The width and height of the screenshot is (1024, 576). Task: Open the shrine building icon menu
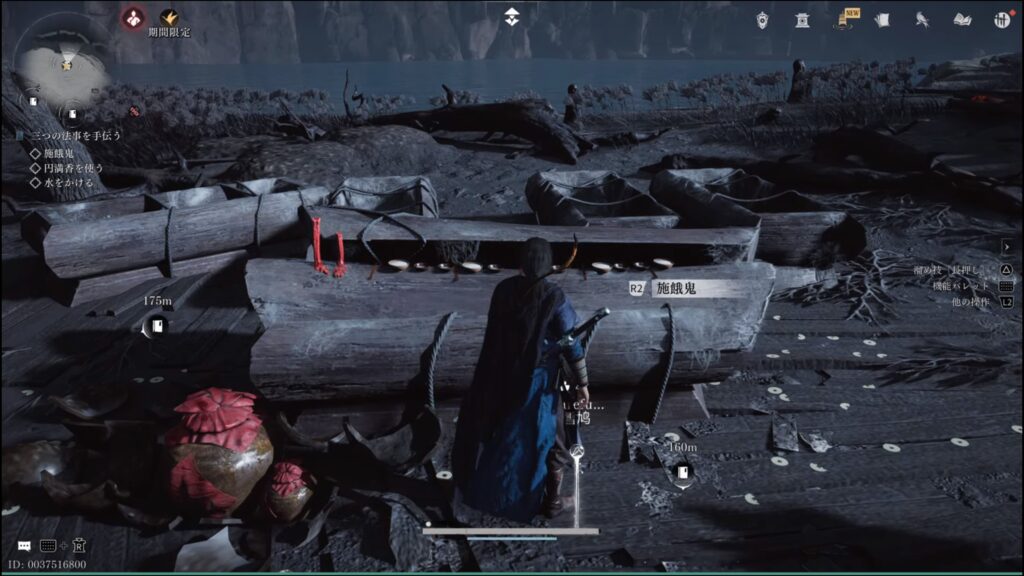tap(802, 19)
